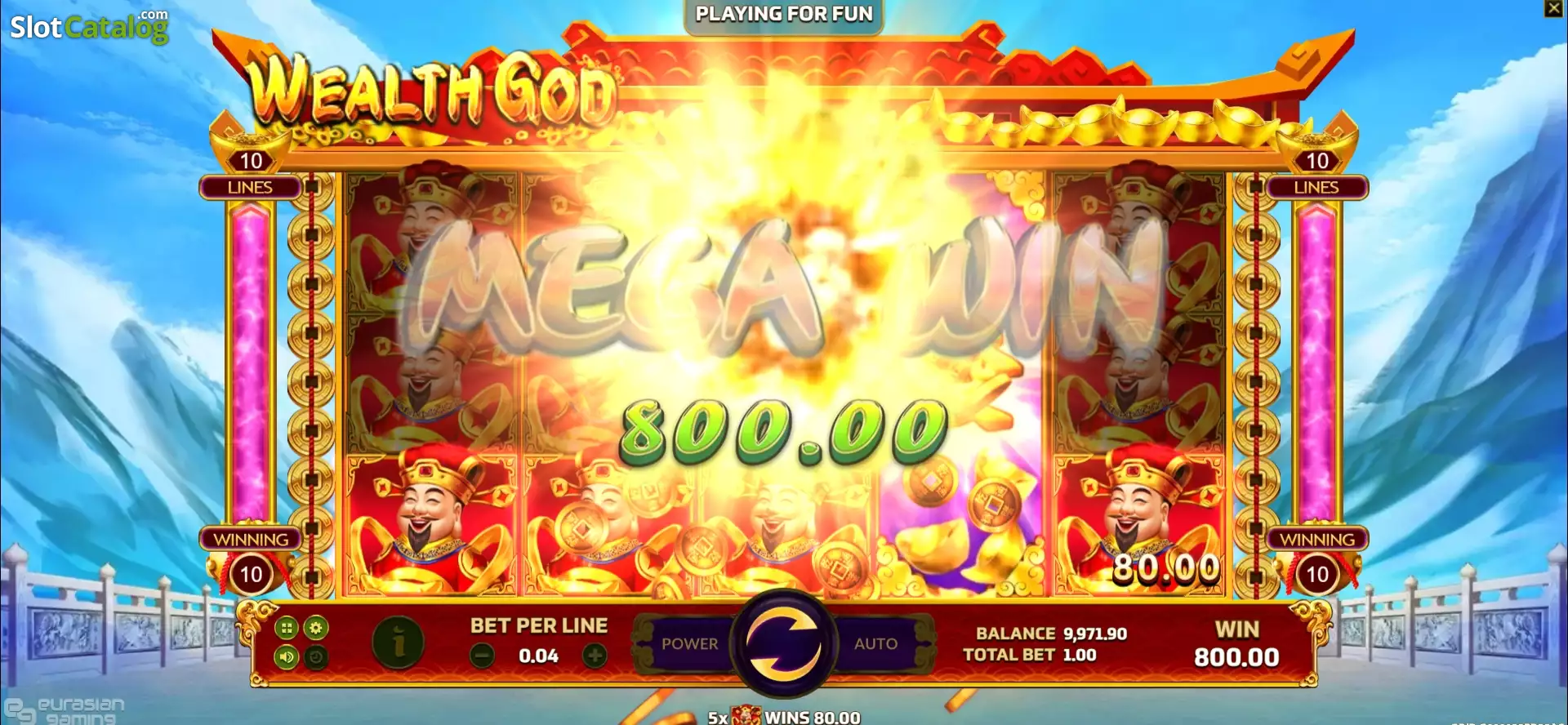Decrease bet with the minus button
This screenshot has width=1568, height=725.
pos(482,656)
